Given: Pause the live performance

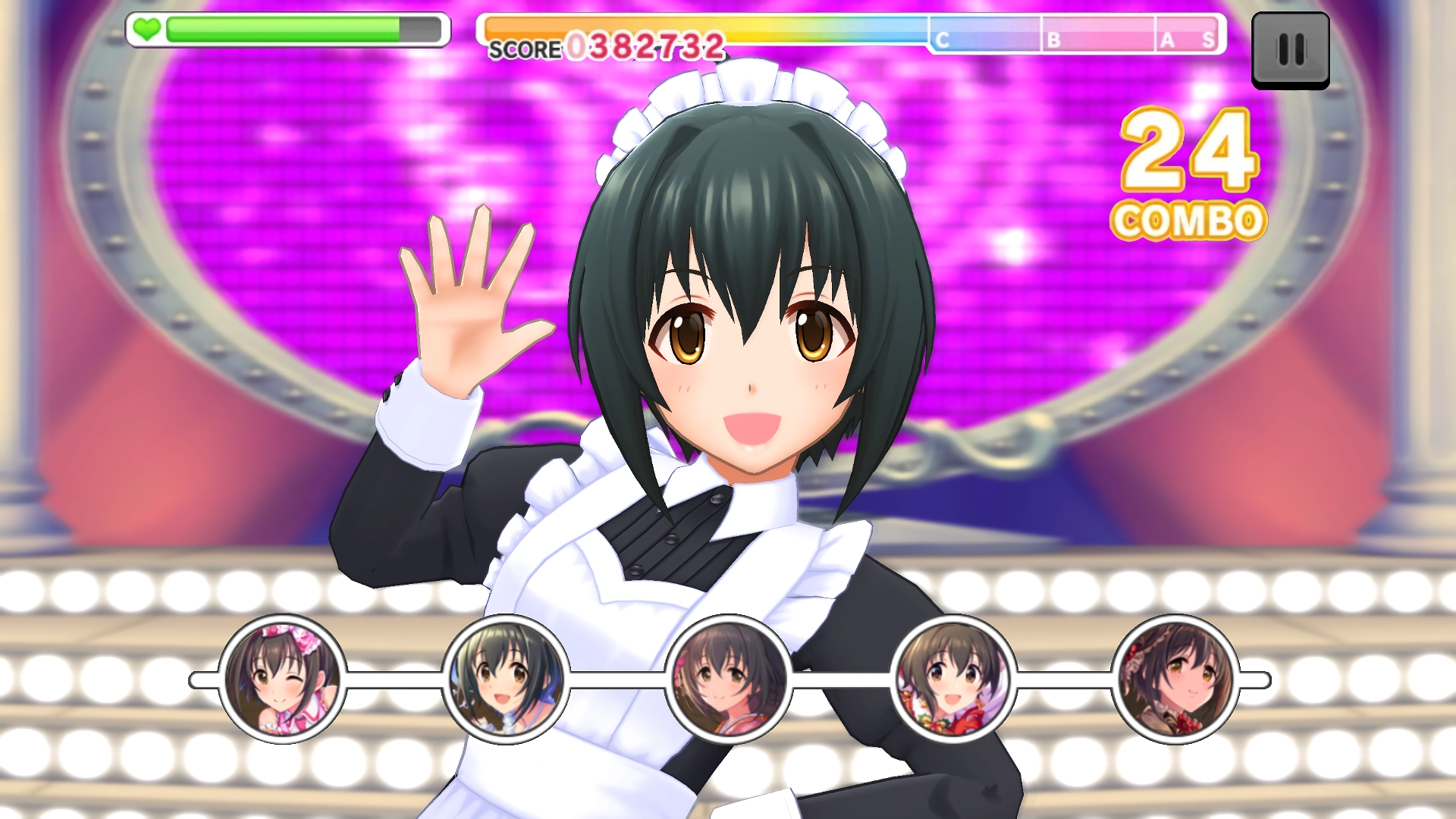Looking at the screenshot, I should tap(1290, 50).
